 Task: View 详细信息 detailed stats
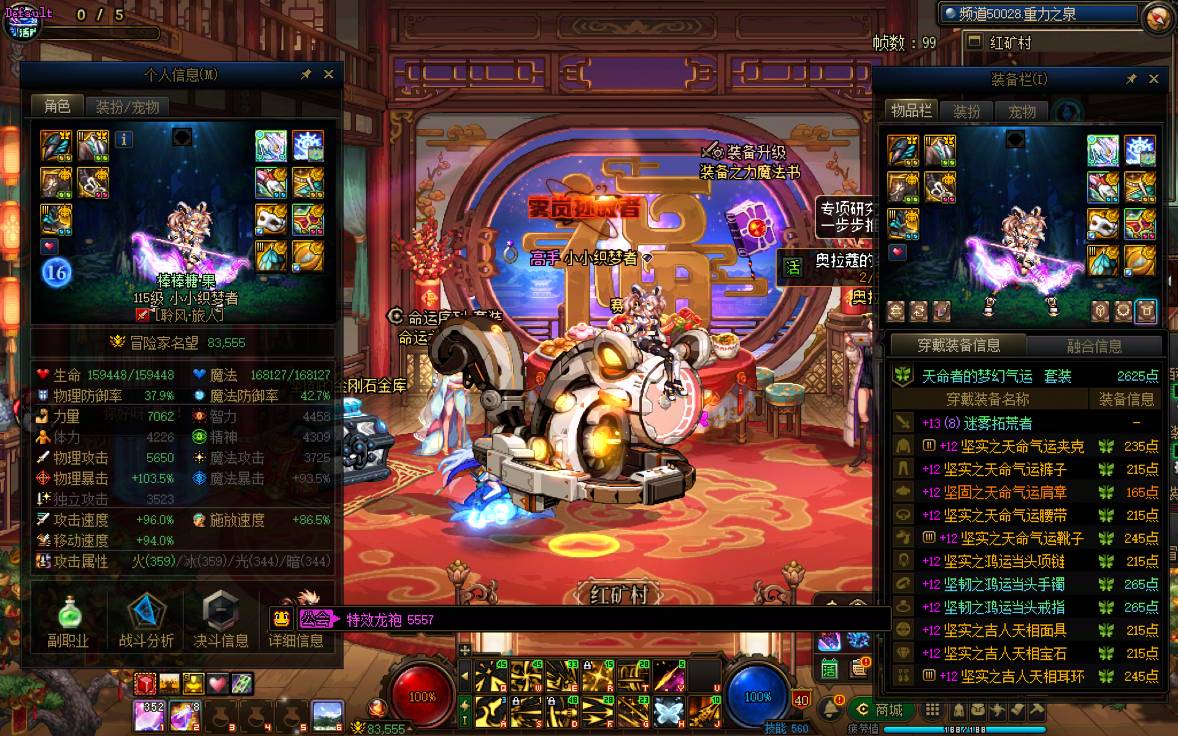tap(296, 620)
